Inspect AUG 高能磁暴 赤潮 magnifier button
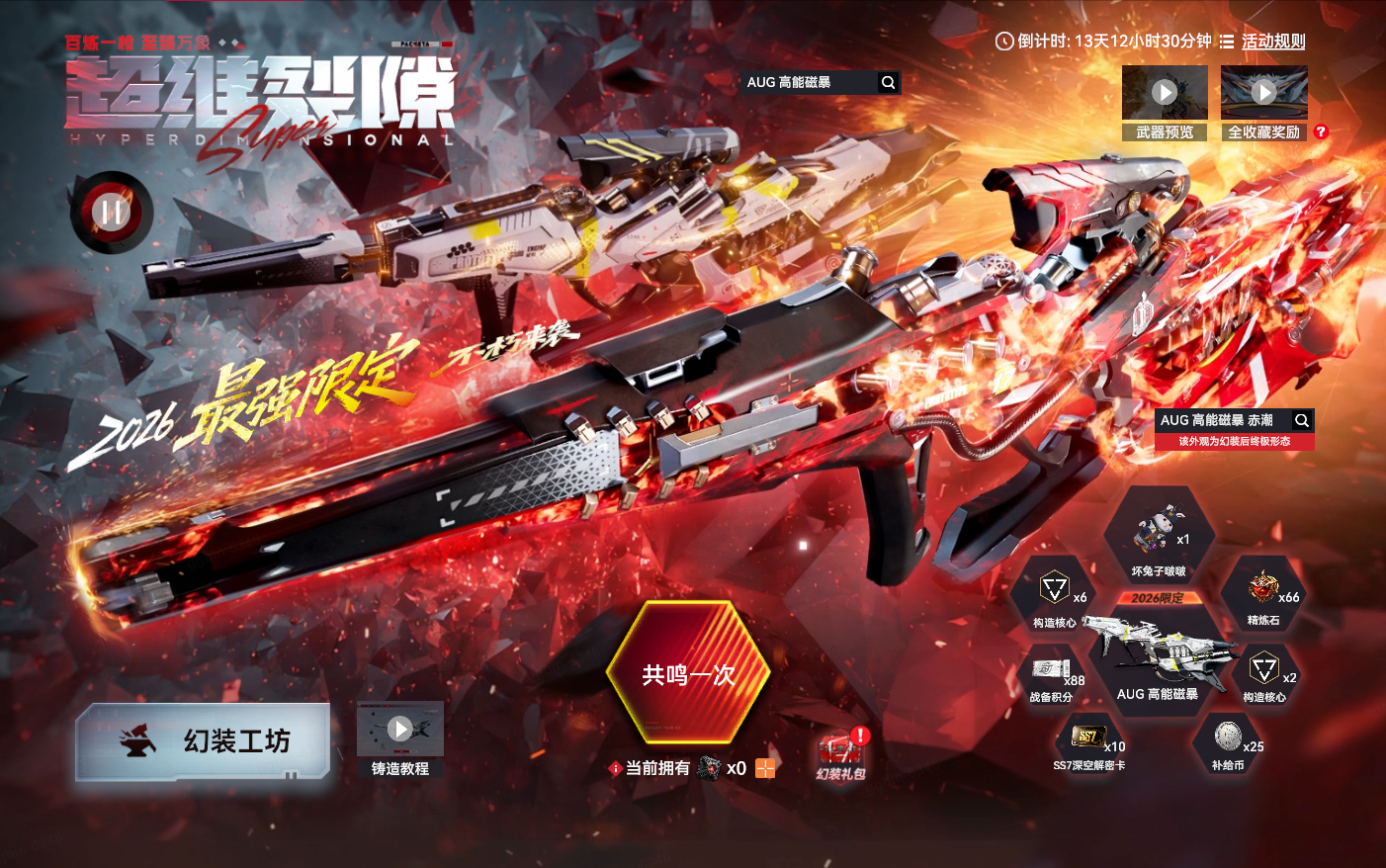1386x868 pixels. [1302, 420]
